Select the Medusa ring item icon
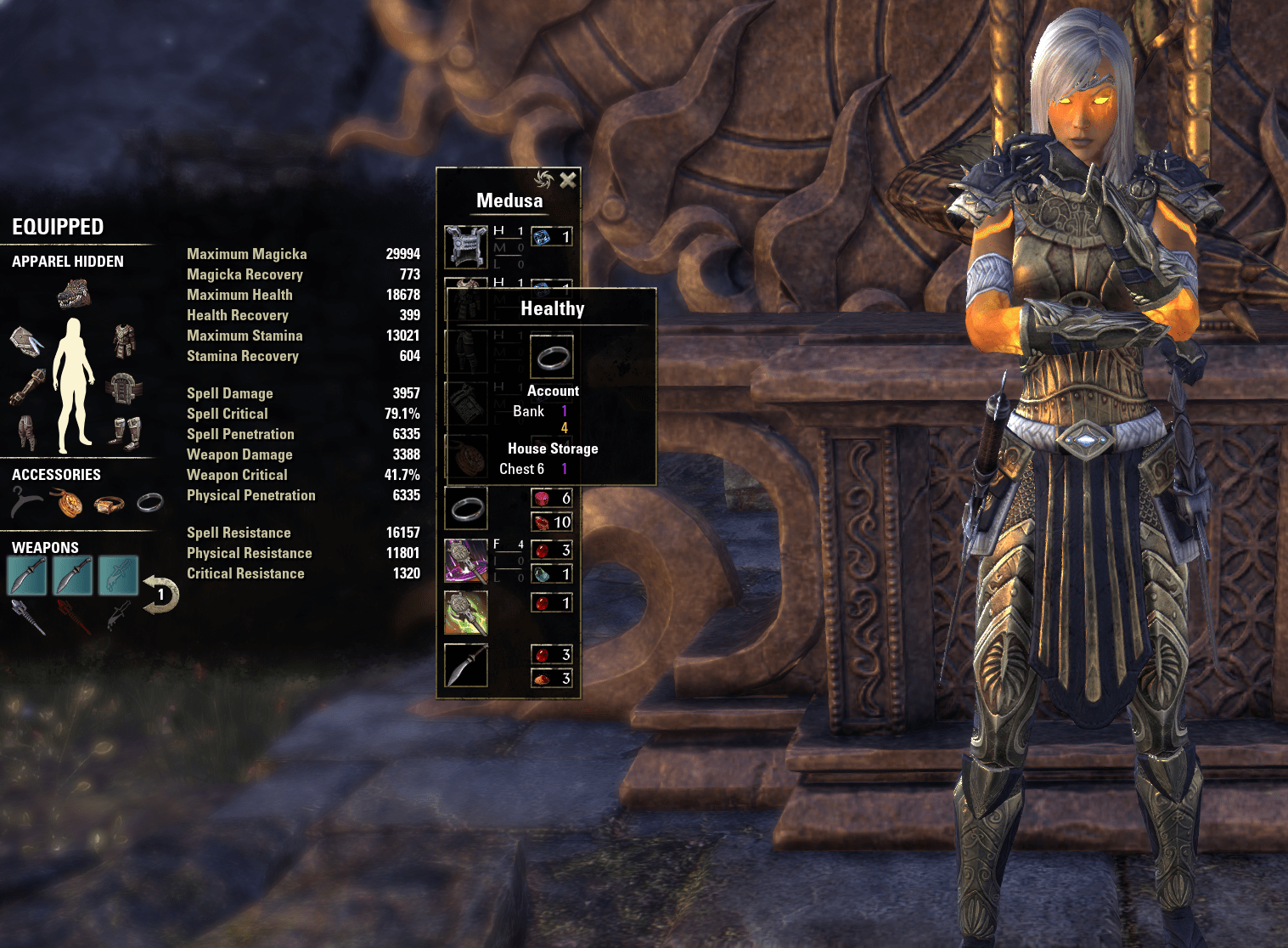The image size is (1288, 948). click(468, 507)
